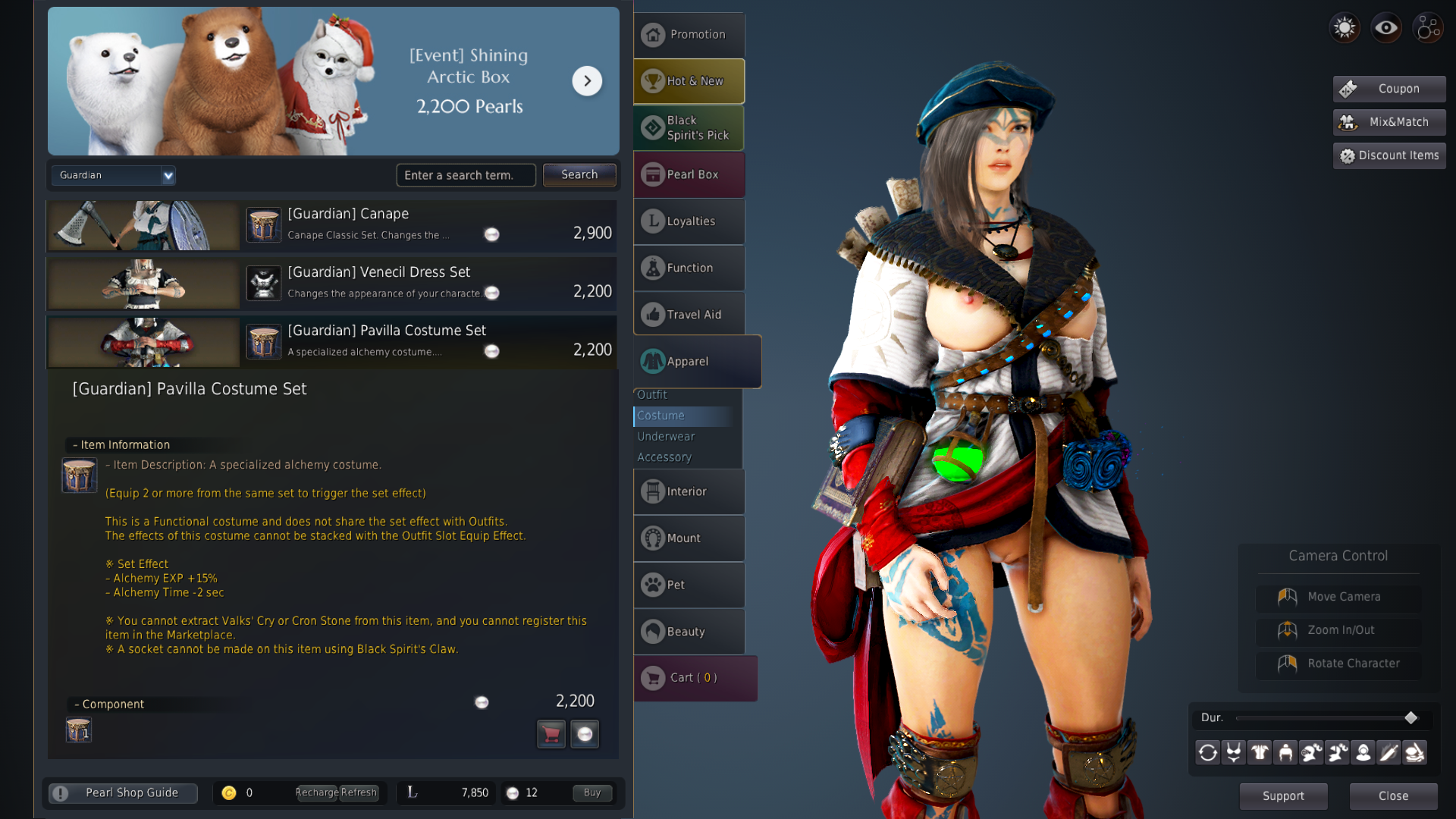
Task: Select the Loyalties shop tab
Action: coord(689,221)
